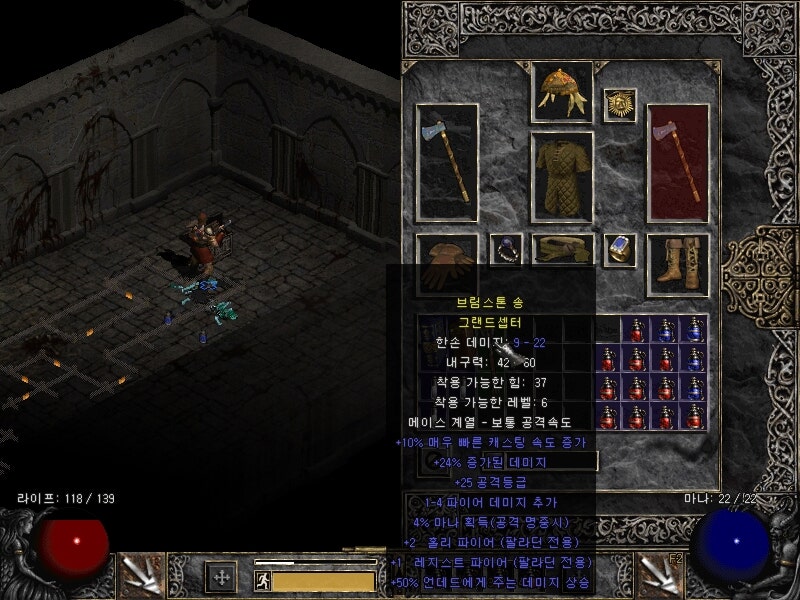Open the left-click attack skill selector

[x=140, y=575]
